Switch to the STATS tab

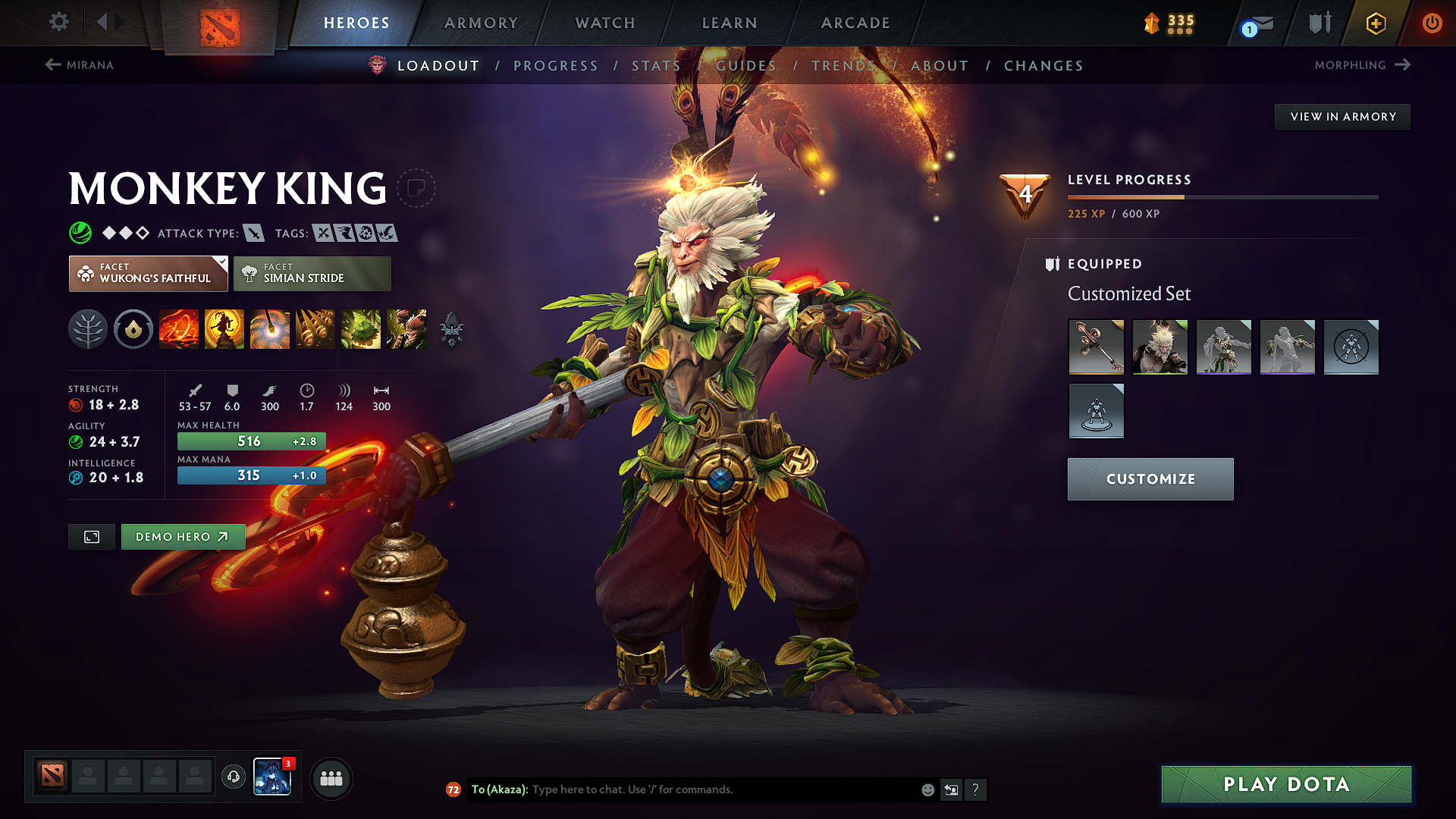click(656, 65)
